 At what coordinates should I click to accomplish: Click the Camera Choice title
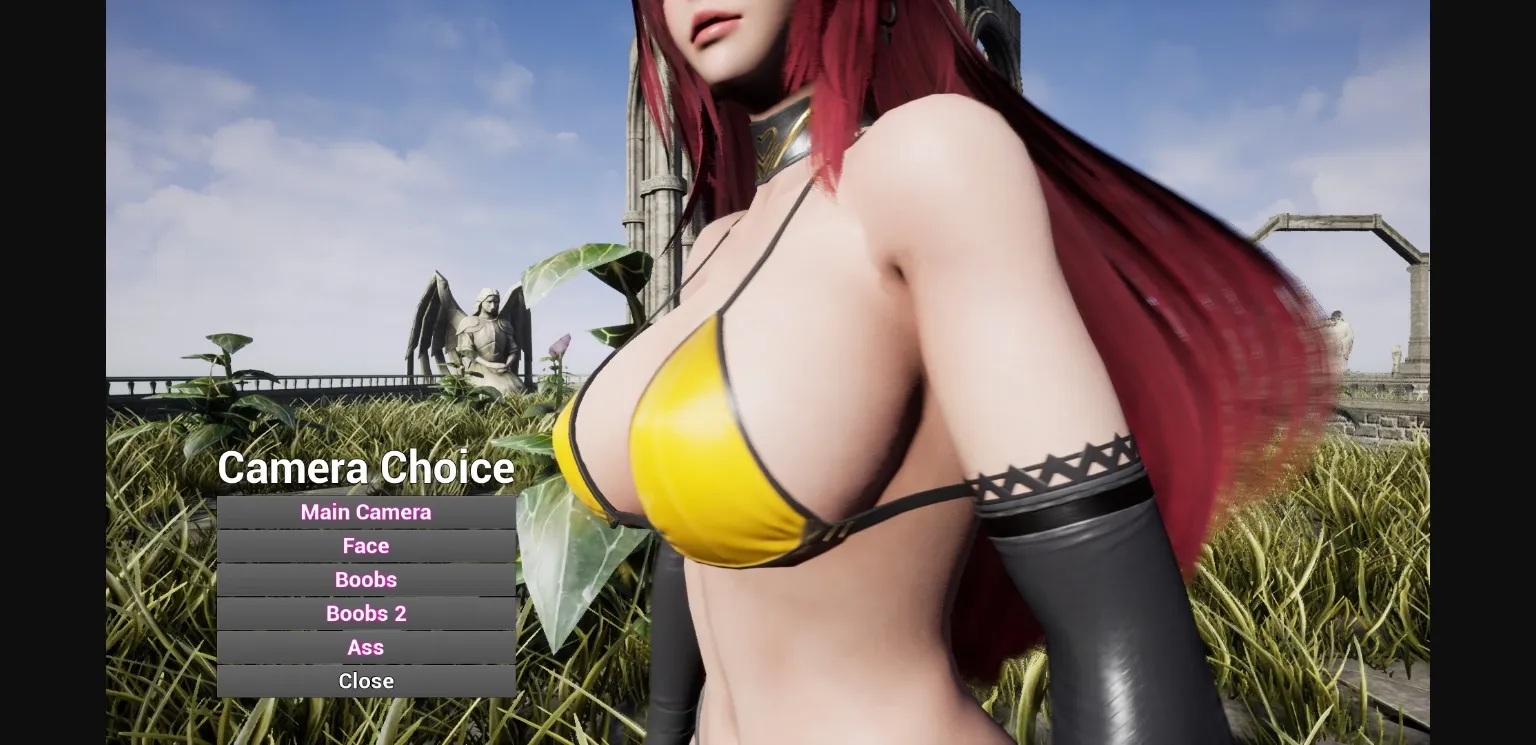point(366,467)
